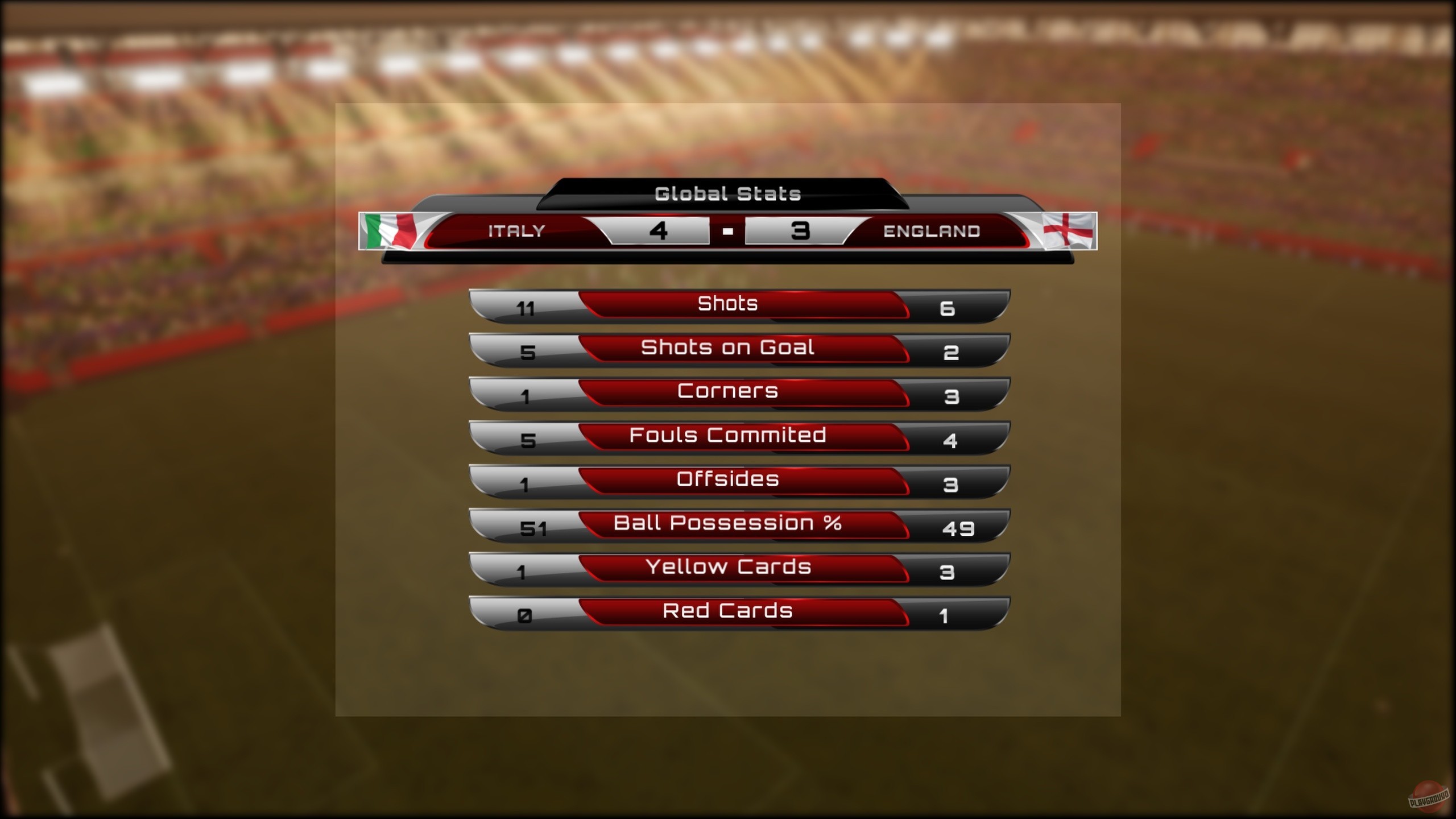The height and width of the screenshot is (819, 1456).
Task: Click the Yellow Cards stat bar
Action: pos(728,567)
